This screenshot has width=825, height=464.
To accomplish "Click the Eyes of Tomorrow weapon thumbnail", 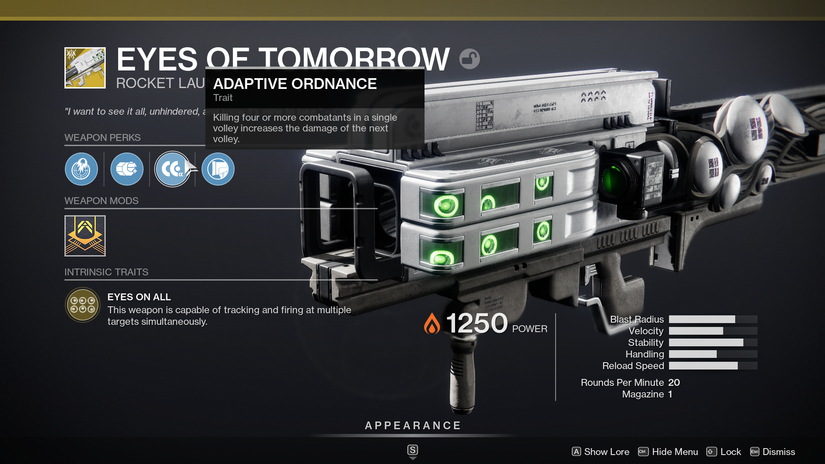I will click(84, 67).
